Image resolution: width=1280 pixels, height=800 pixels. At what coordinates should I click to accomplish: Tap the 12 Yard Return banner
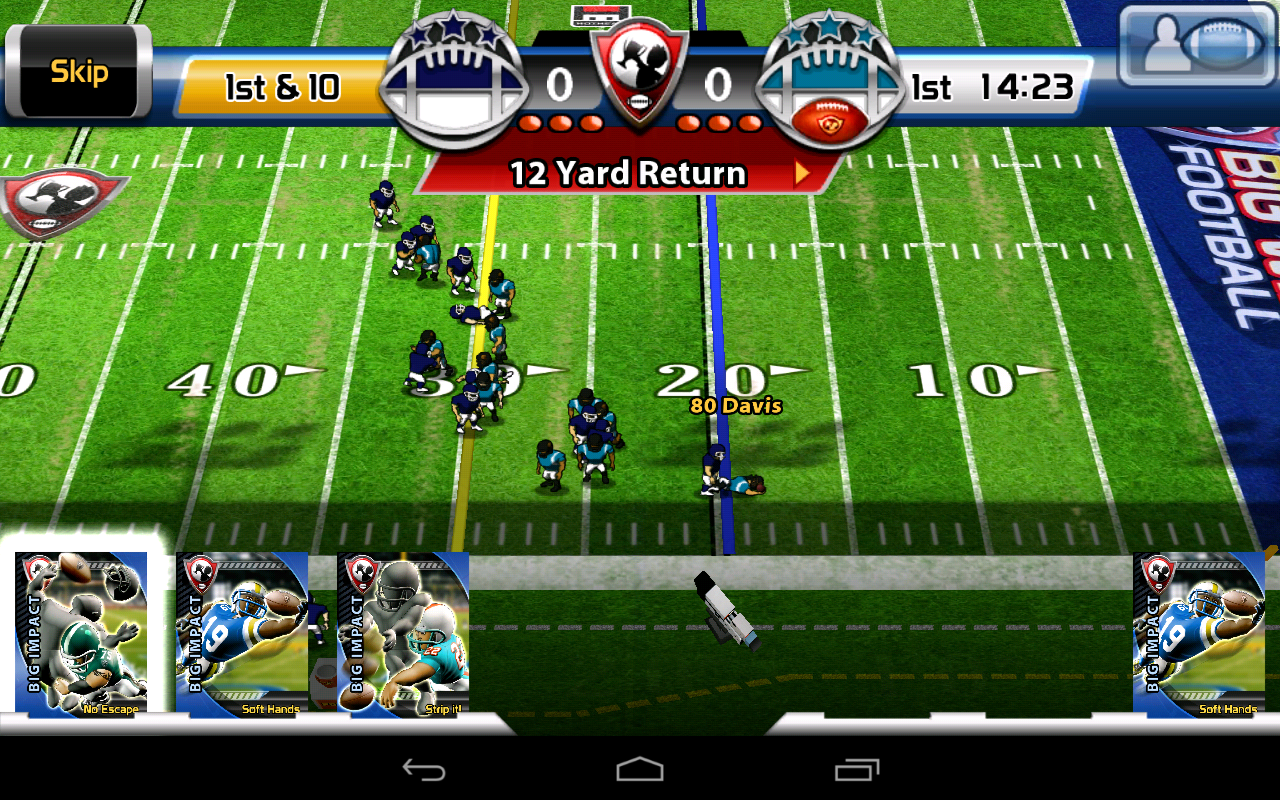[628, 173]
